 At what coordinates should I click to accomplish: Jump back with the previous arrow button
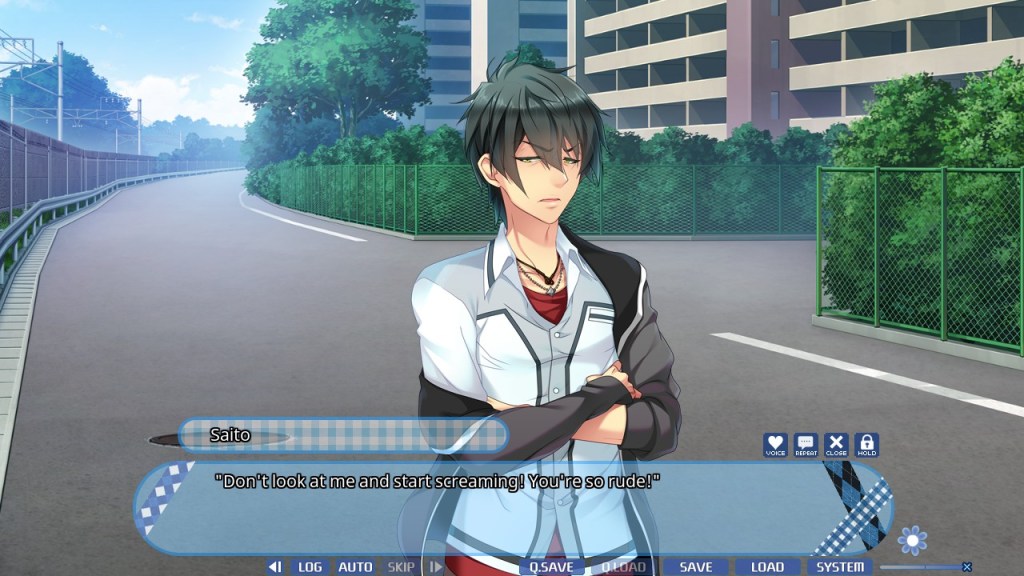pyautogui.click(x=274, y=567)
